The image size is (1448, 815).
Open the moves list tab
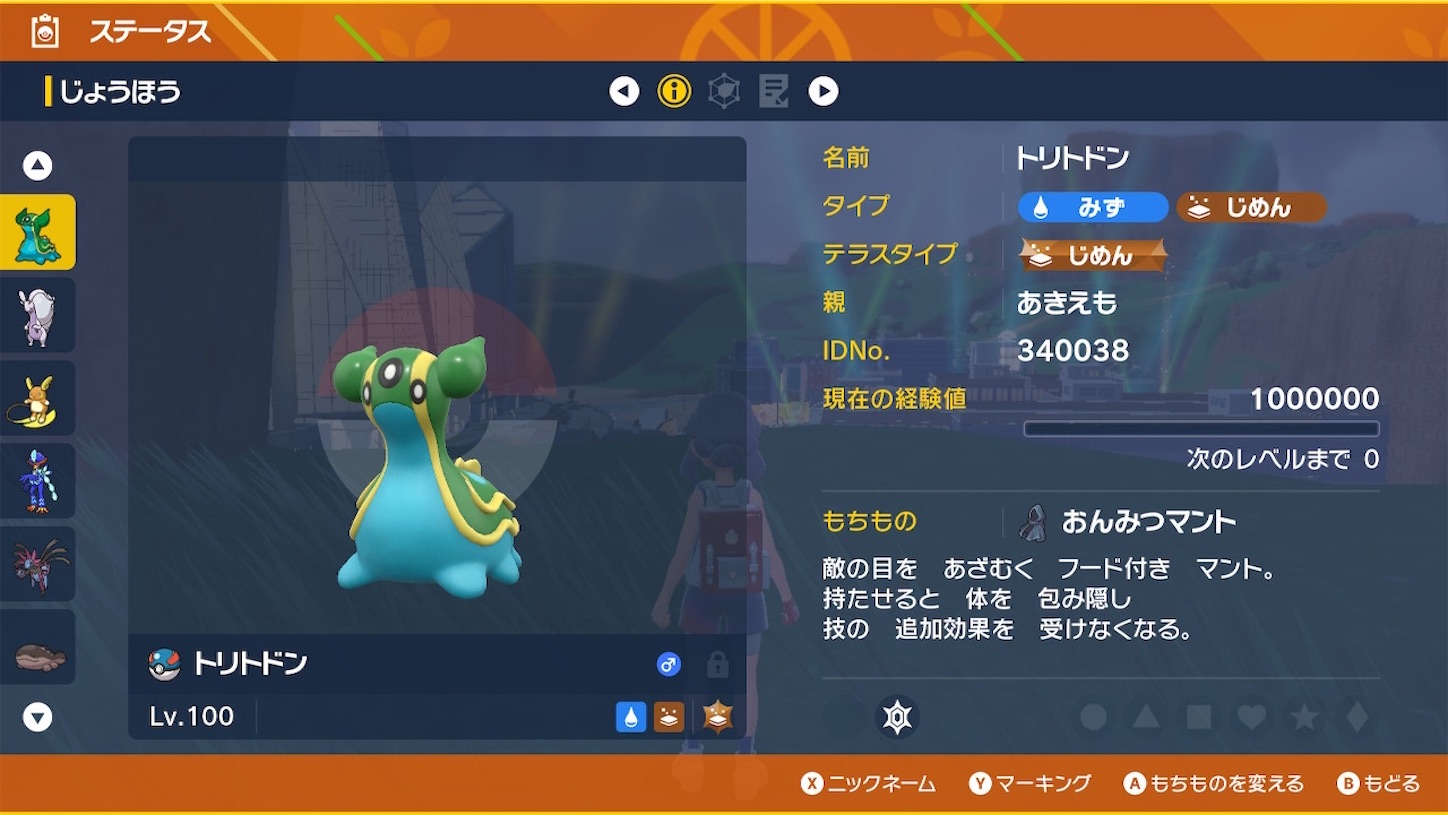[771, 91]
